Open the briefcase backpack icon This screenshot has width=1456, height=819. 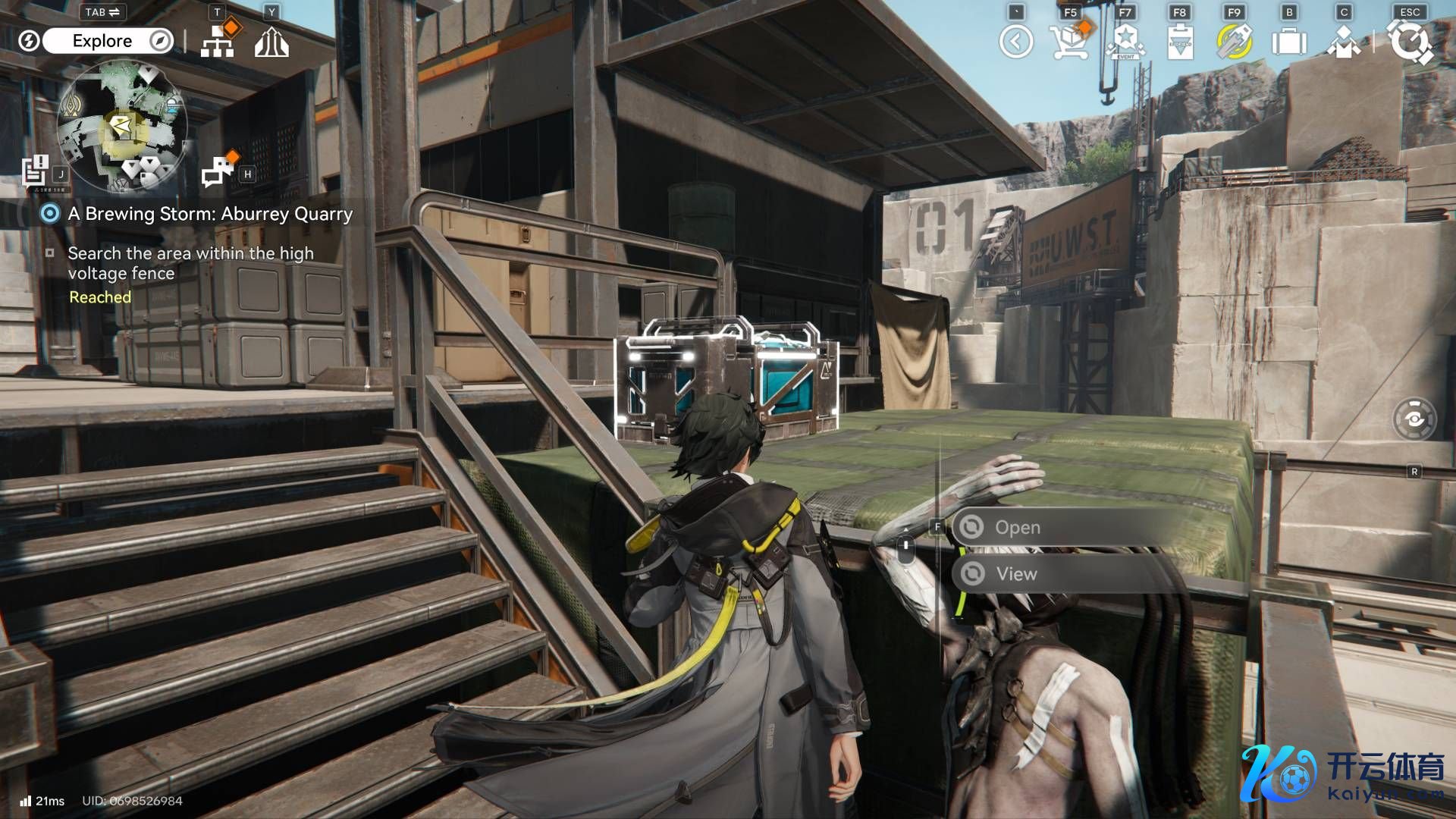(x=1288, y=42)
